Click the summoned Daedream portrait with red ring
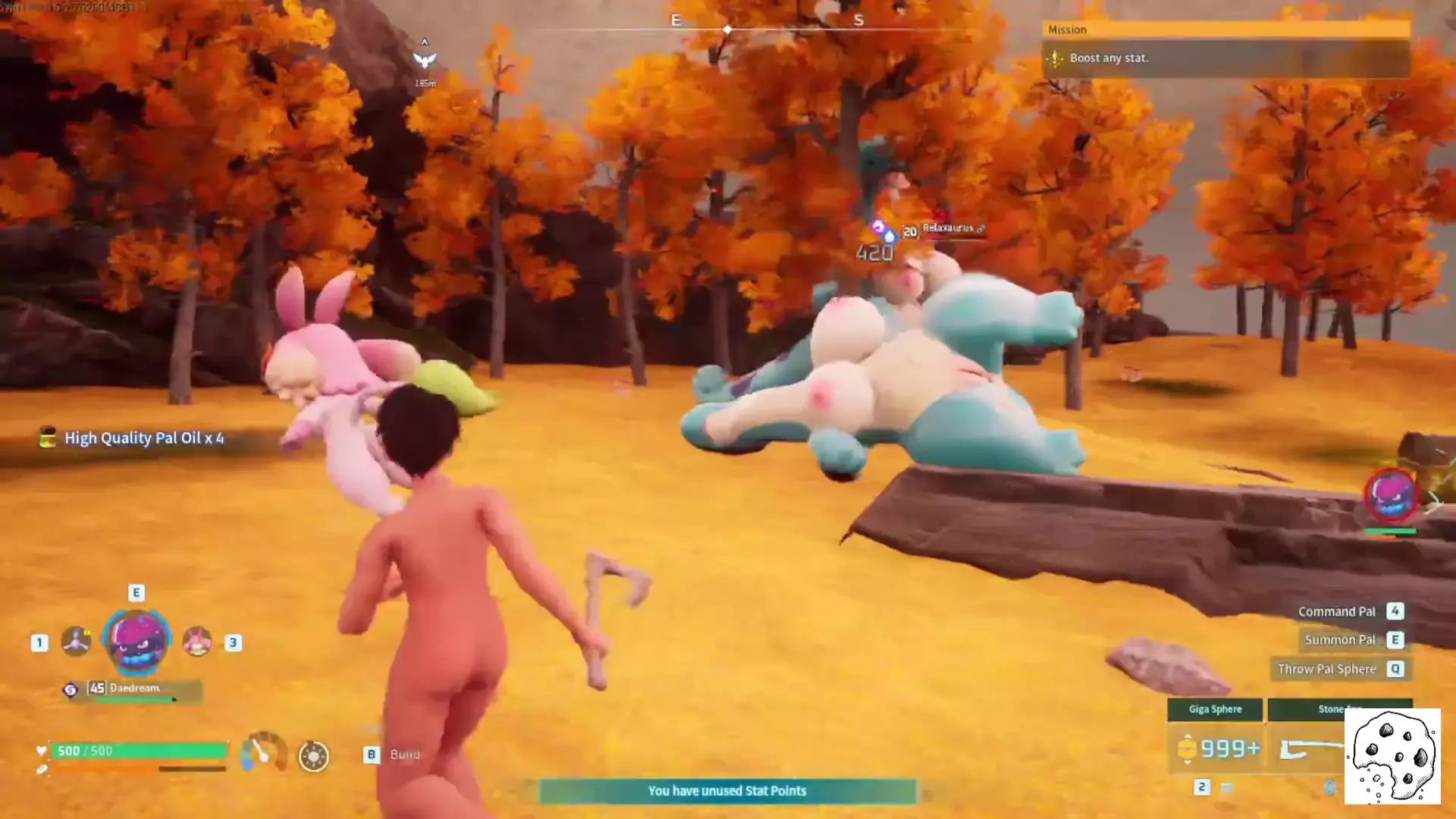Image resolution: width=1456 pixels, height=819 pixels. pos(1391,495)
